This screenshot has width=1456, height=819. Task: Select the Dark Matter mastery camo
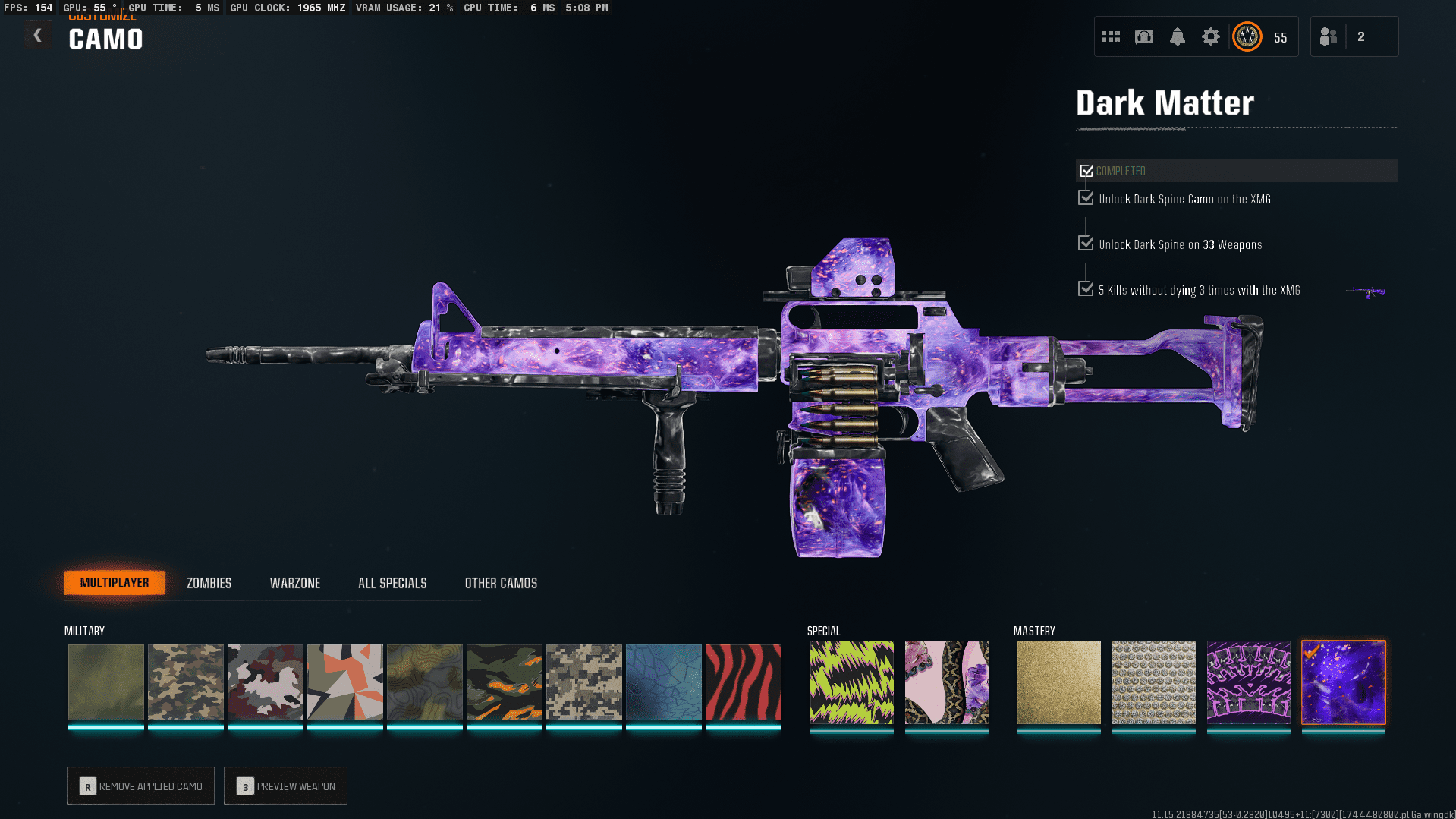coord(1343,682)
